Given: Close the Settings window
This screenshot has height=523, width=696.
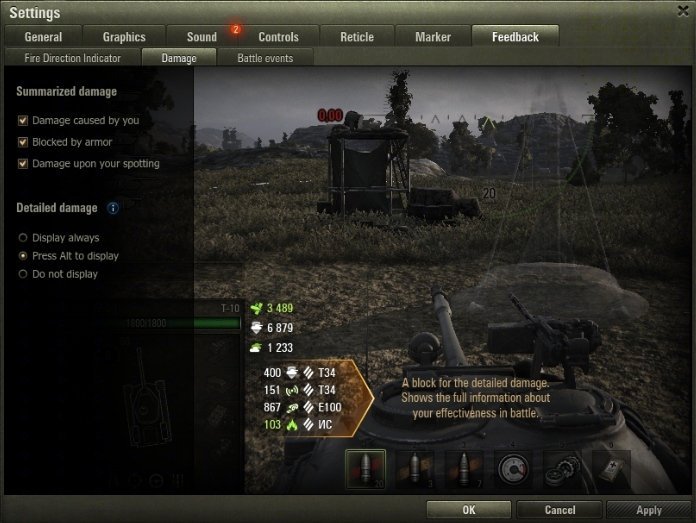Looking at the screenshot, I should pyautogui.click(x=682, y=13).
